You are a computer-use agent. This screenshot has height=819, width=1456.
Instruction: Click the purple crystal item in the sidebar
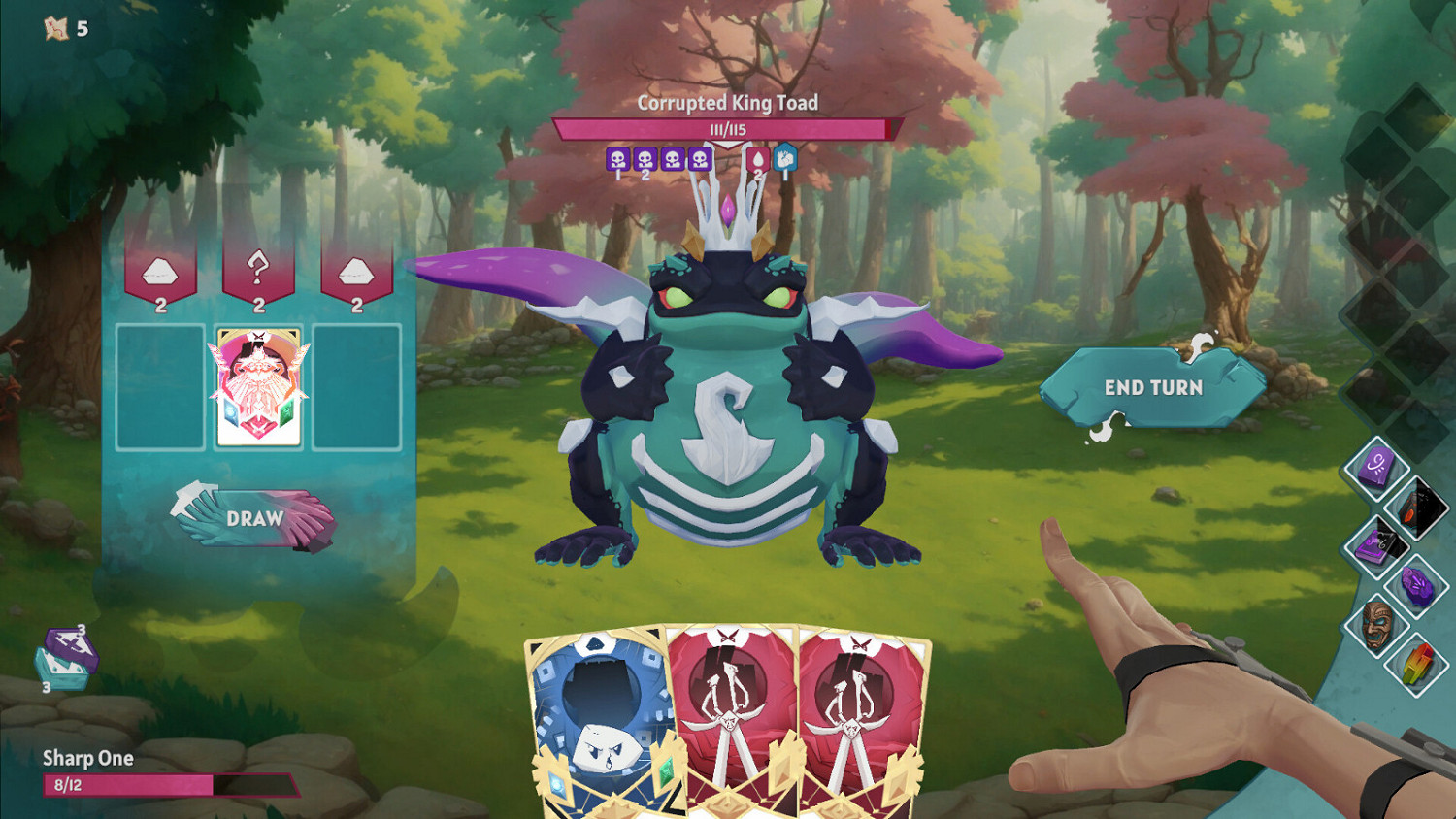click(1417, 583)
